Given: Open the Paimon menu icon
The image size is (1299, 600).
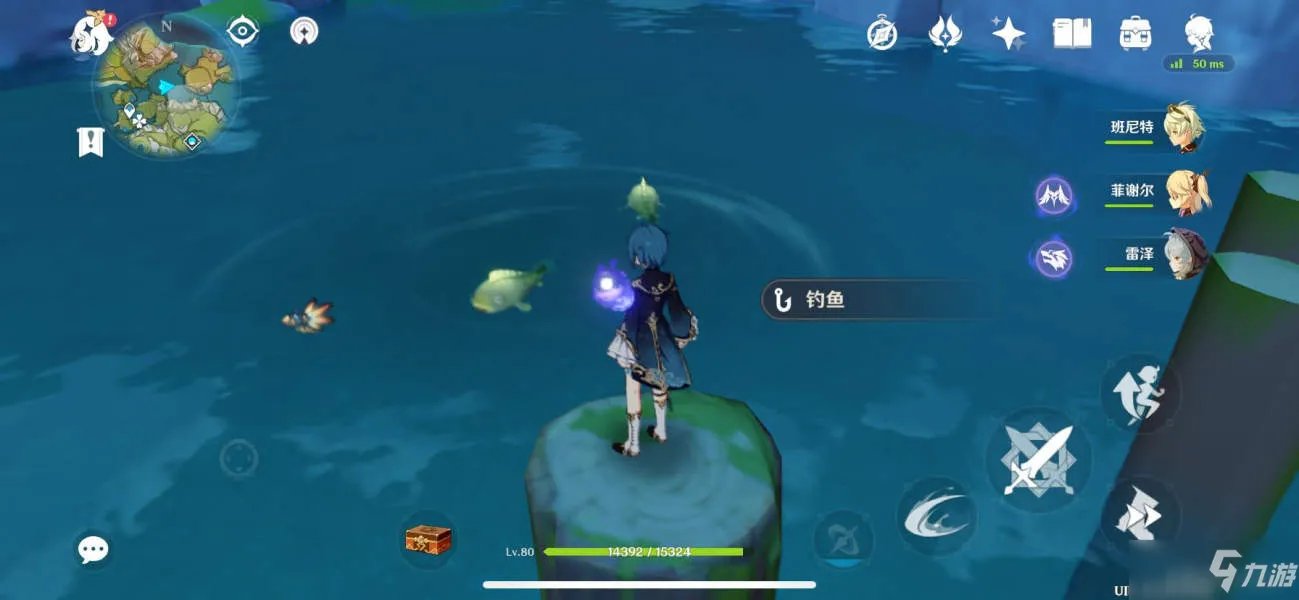Looking at the screenshot, I should click(x=90, y=35).
